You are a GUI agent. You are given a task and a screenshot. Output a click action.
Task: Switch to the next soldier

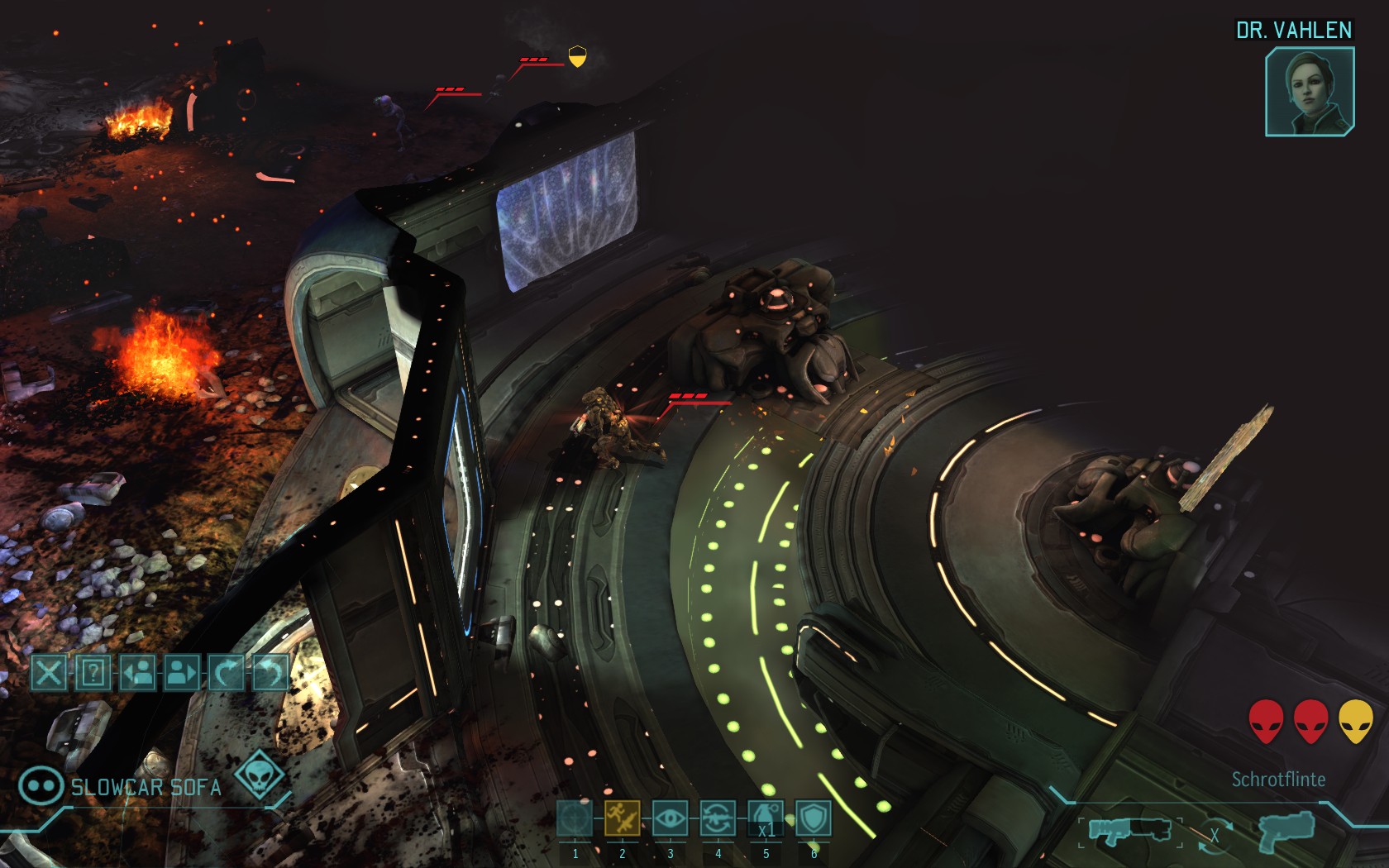[182, 673]
